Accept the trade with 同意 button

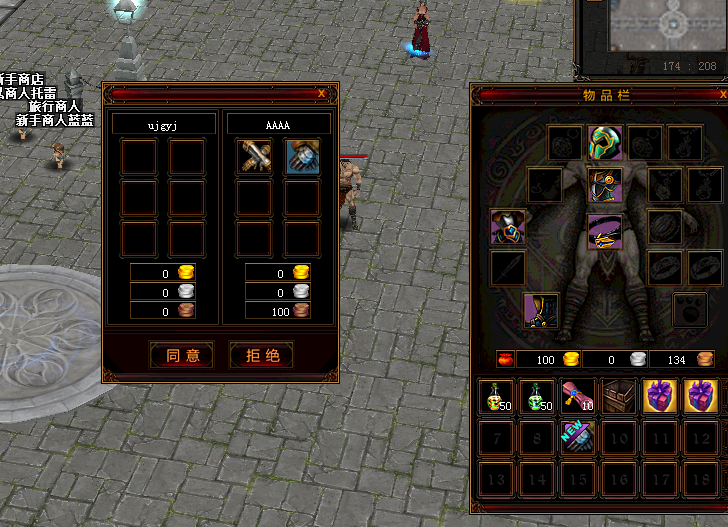pos(182,355)
